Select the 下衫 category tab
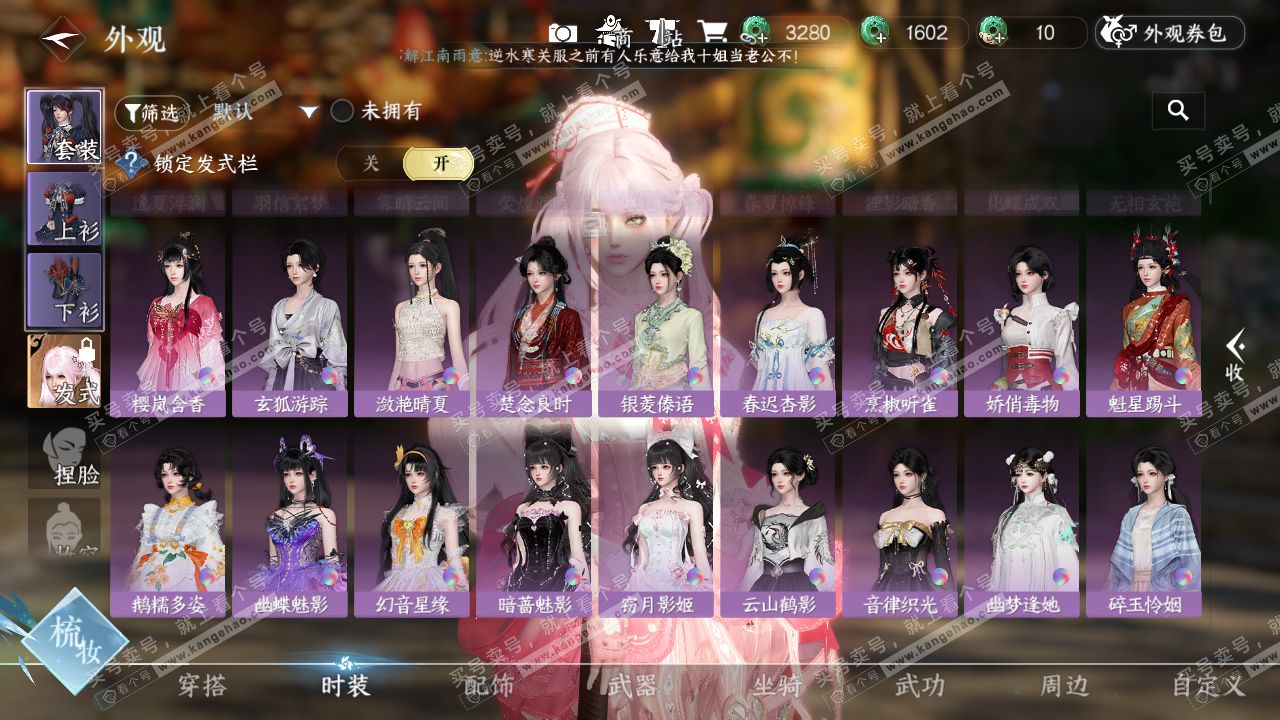The height and width of the screenshot is (720, 1280). (x=64, y=290)
